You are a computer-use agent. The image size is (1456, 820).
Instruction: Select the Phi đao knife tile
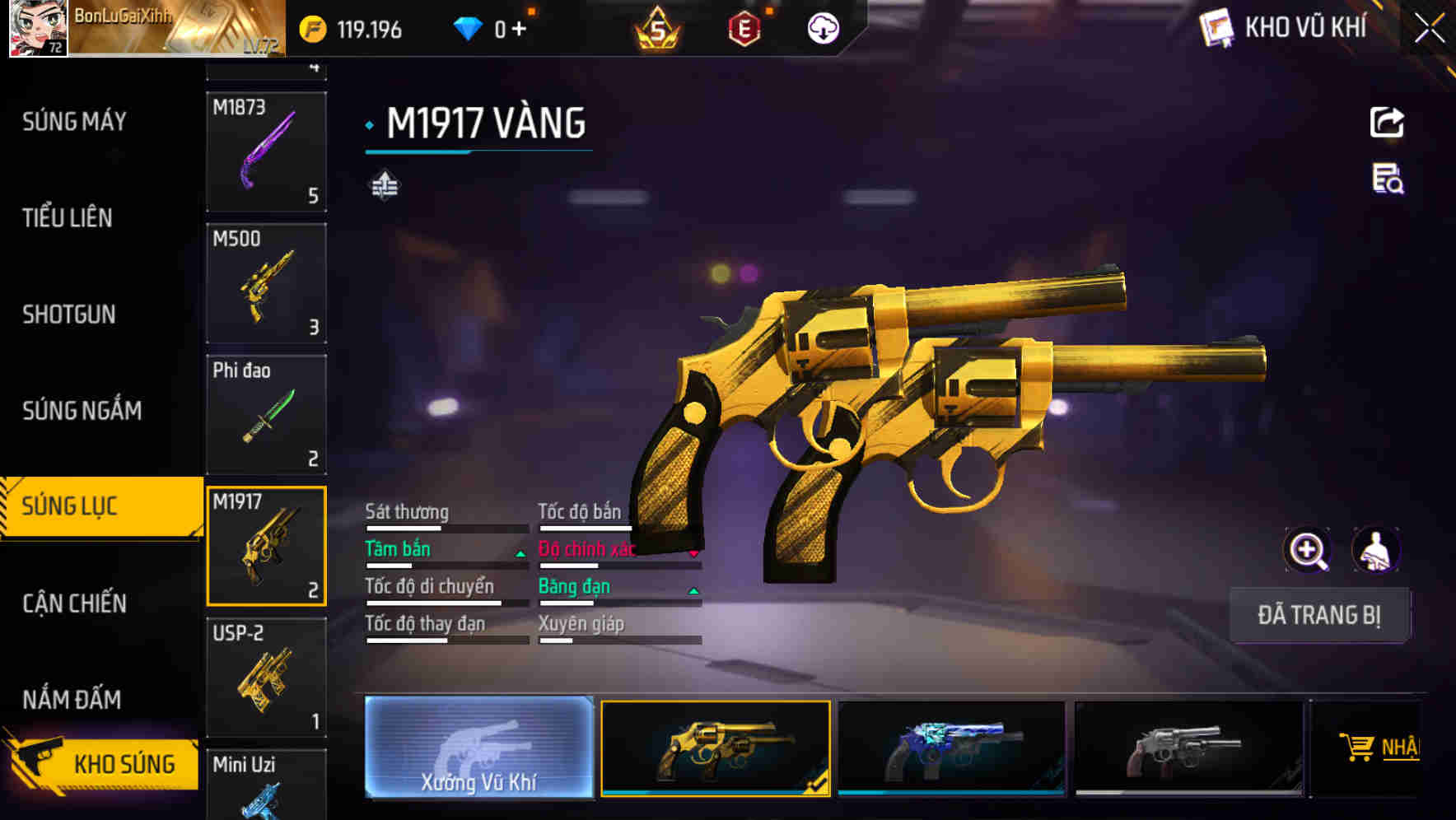click(266, 414)
